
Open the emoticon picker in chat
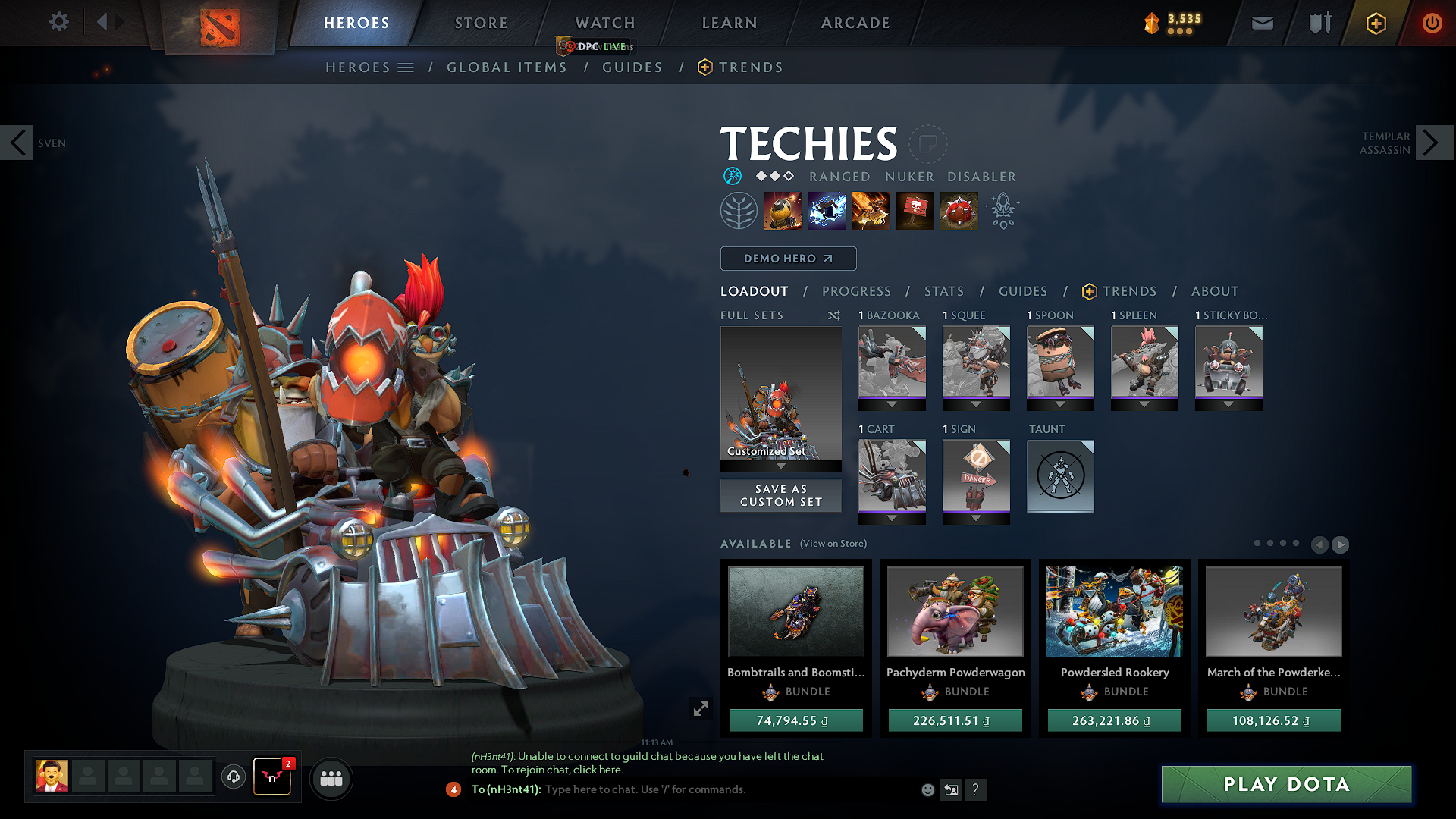927,789
